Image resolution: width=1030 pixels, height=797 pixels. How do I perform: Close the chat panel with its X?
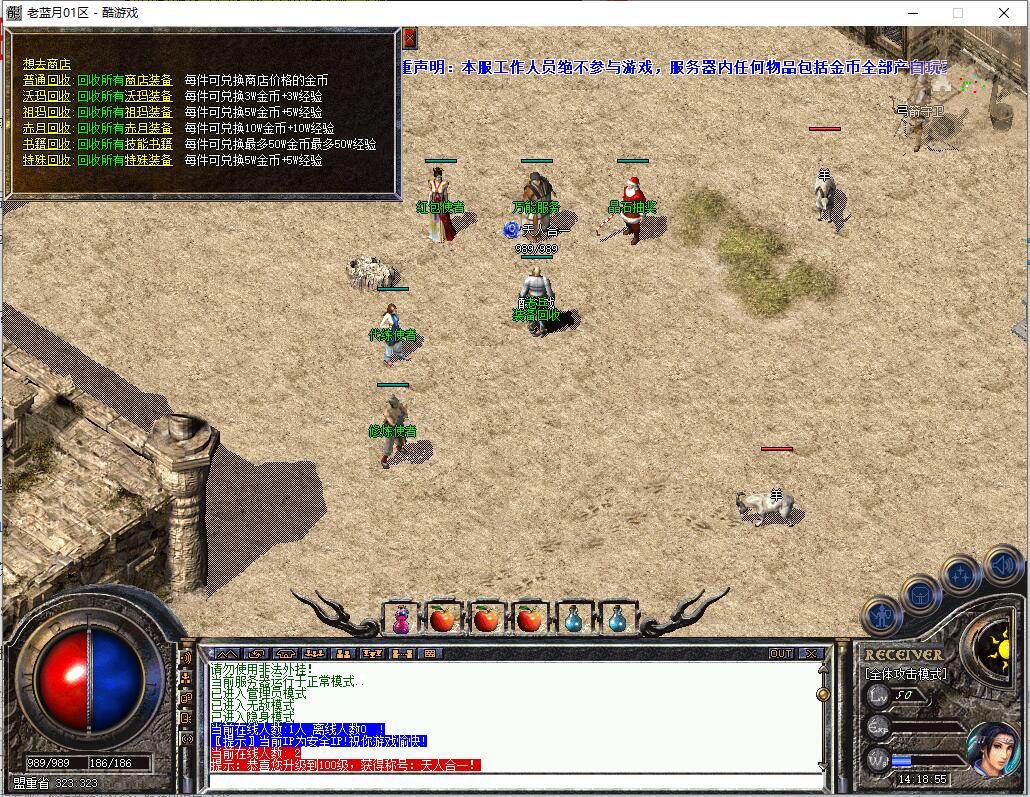point(810,653)
